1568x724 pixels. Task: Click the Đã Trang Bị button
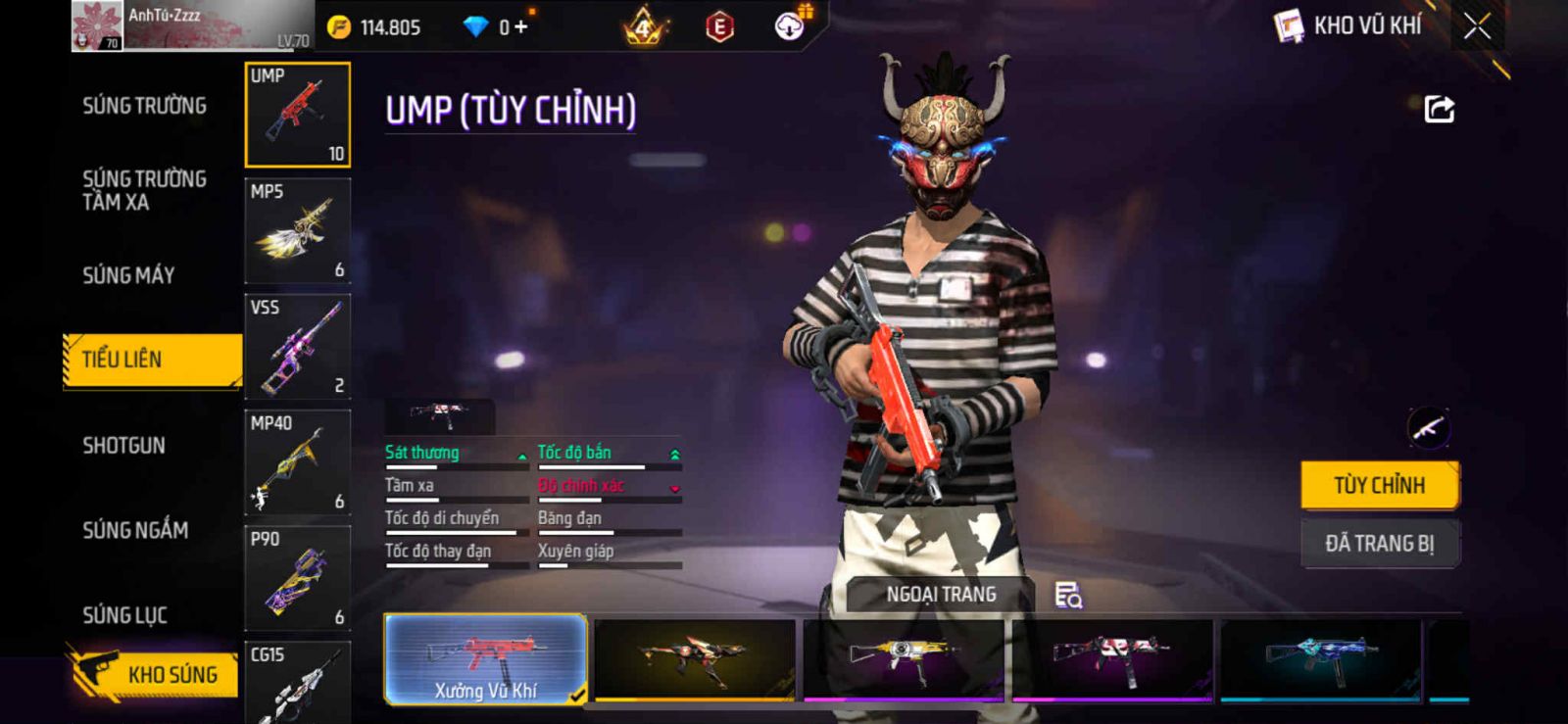point(1379,543)
